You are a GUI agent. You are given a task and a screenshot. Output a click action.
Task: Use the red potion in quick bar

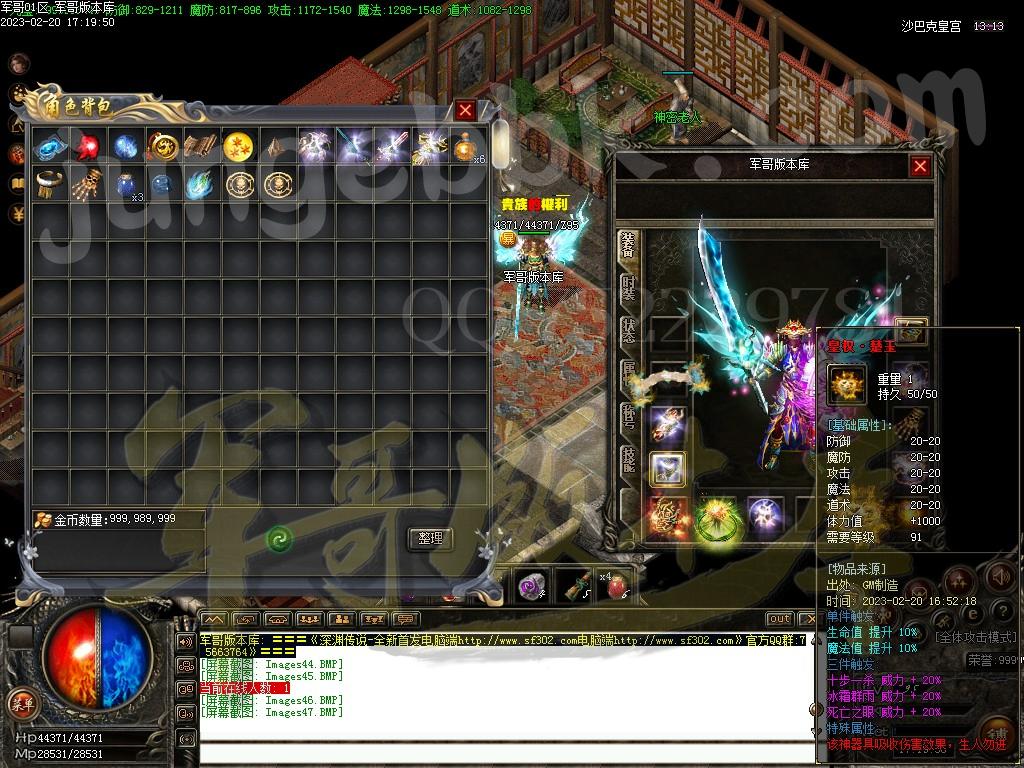point(616,586)
